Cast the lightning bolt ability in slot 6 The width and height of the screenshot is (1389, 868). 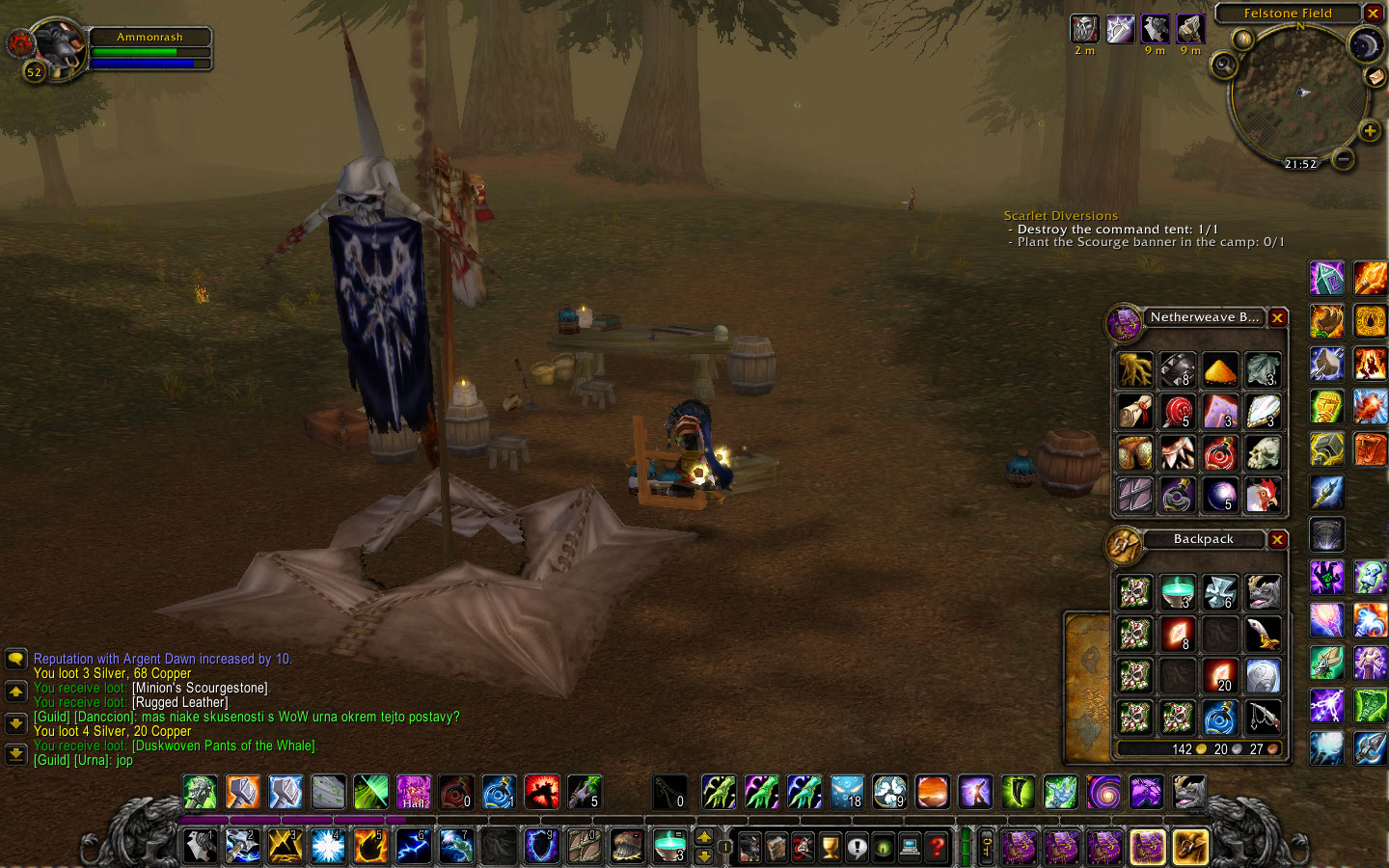pos(413,847)
